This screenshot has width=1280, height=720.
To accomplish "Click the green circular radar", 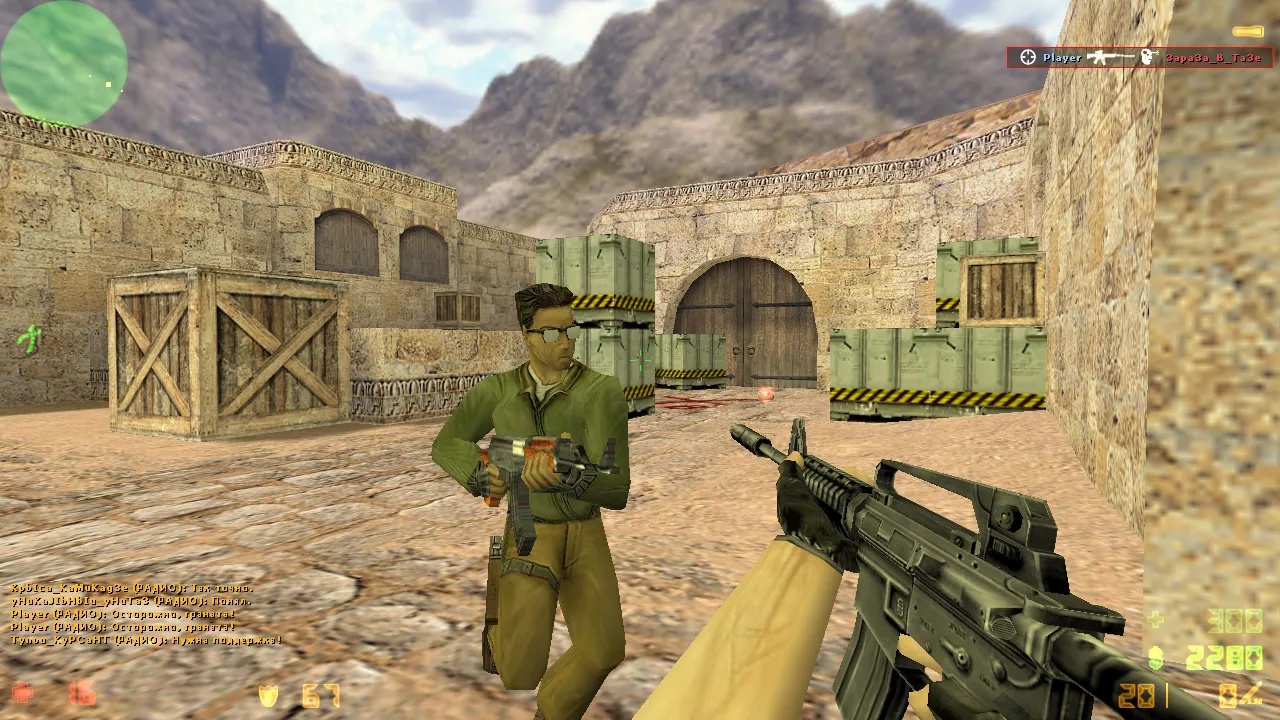I will pyautogui.click(x=64, y=62).
